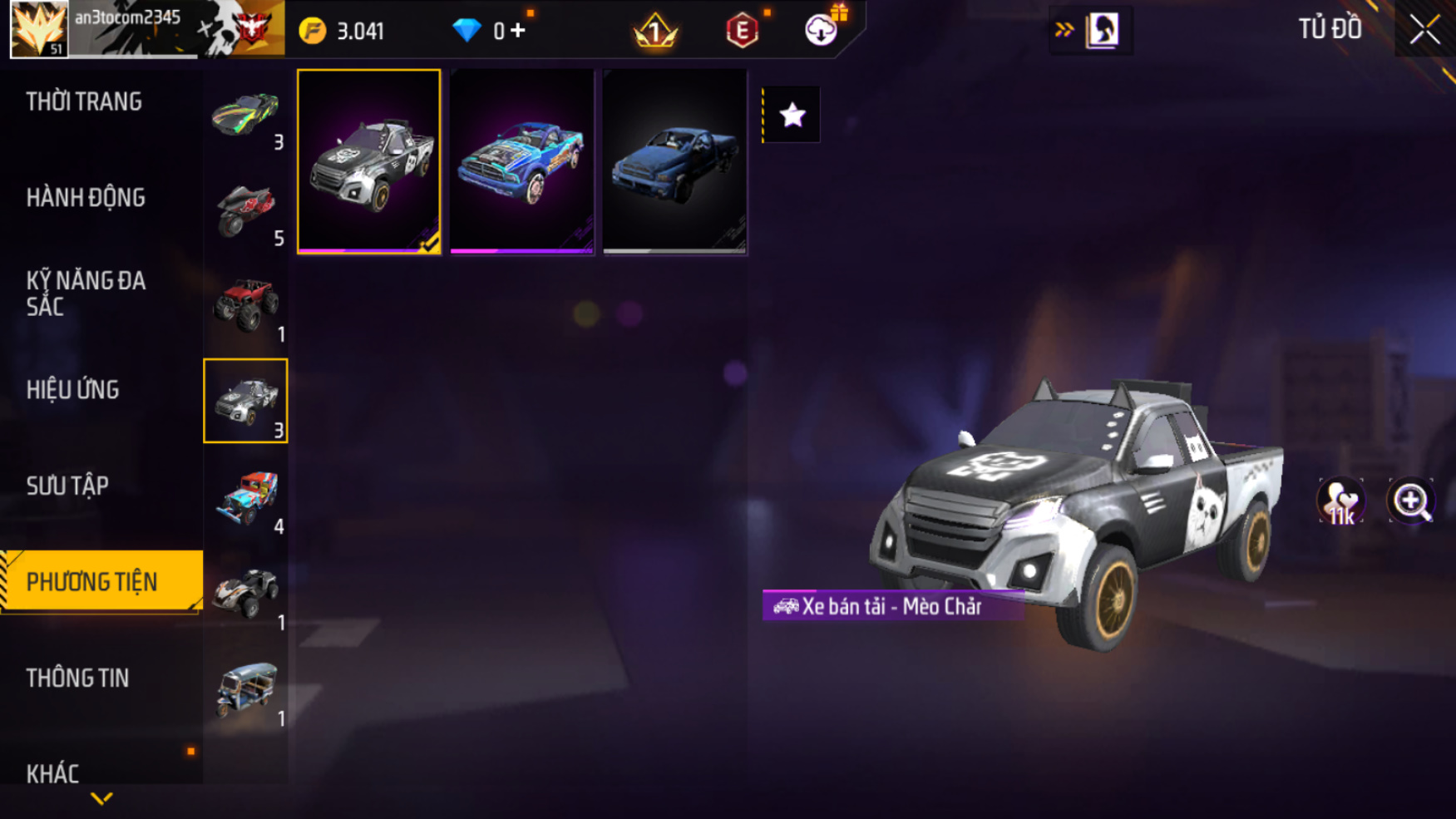Close the wardrobe screen

pyautogui.click(x=1424, y=30)
